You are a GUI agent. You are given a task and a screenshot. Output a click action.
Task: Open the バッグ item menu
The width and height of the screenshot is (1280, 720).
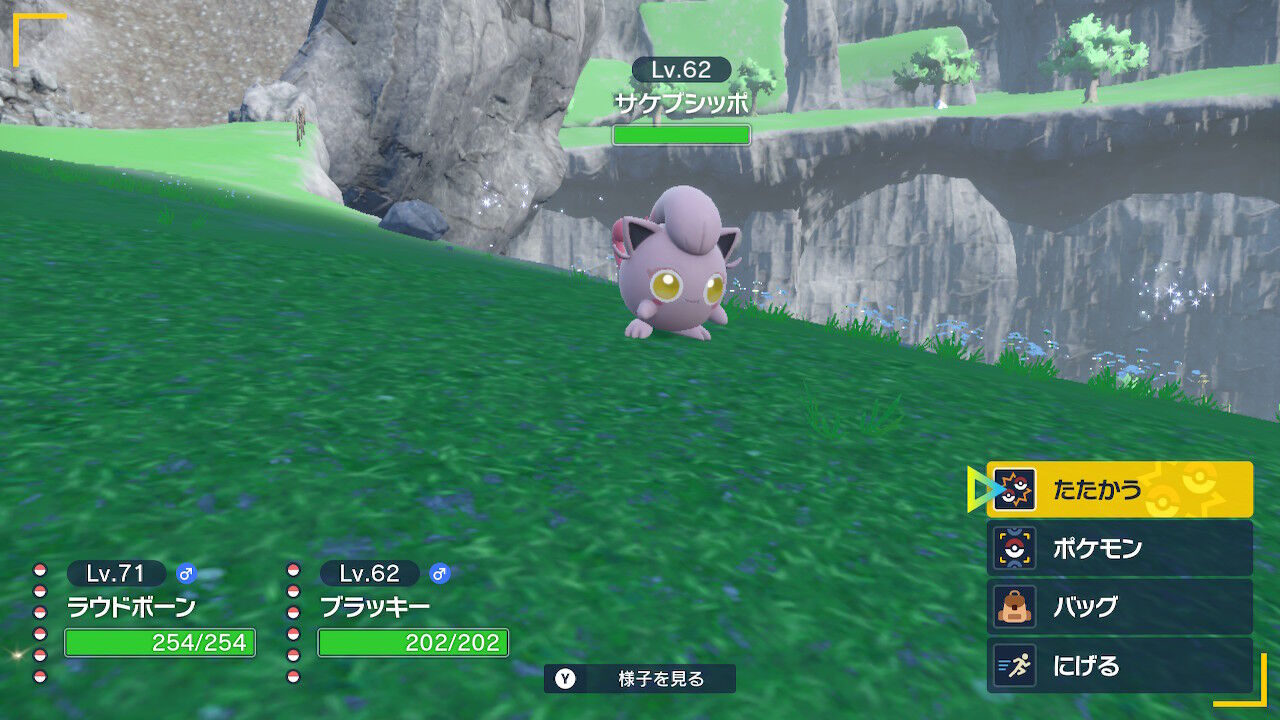click(x=1119, y=606)
